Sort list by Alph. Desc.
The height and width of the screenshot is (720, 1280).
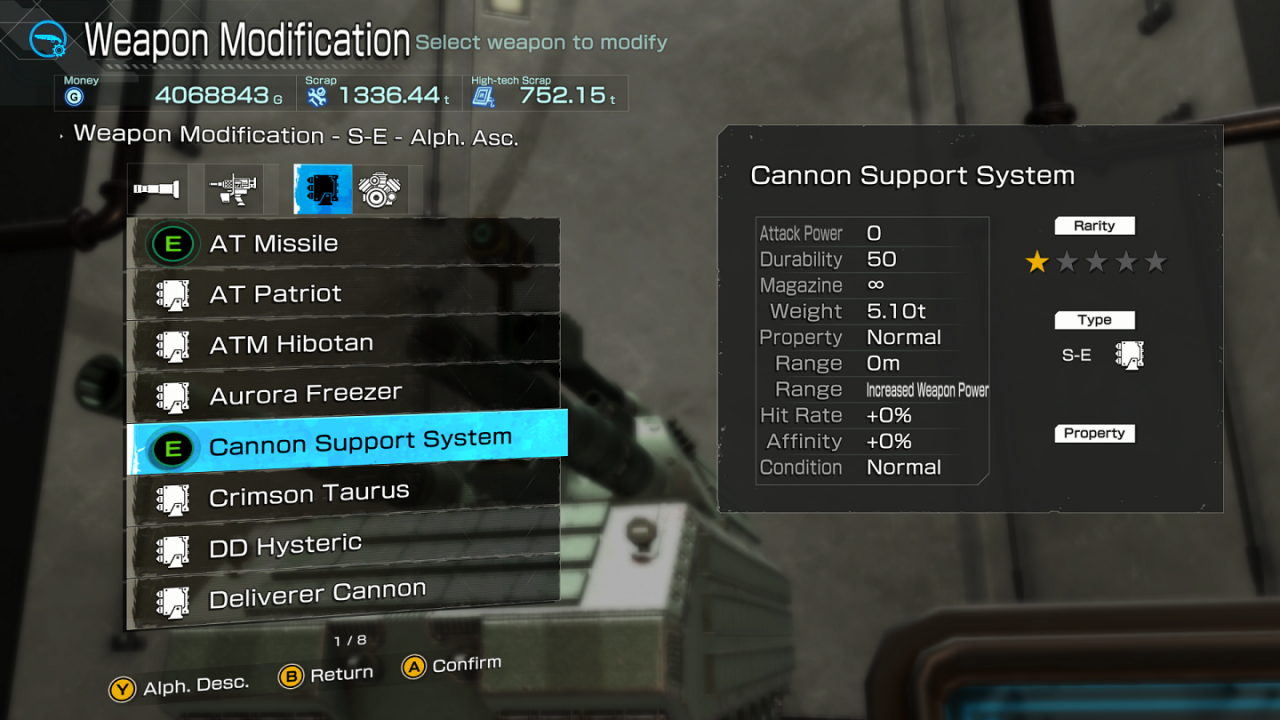point(180,688)
